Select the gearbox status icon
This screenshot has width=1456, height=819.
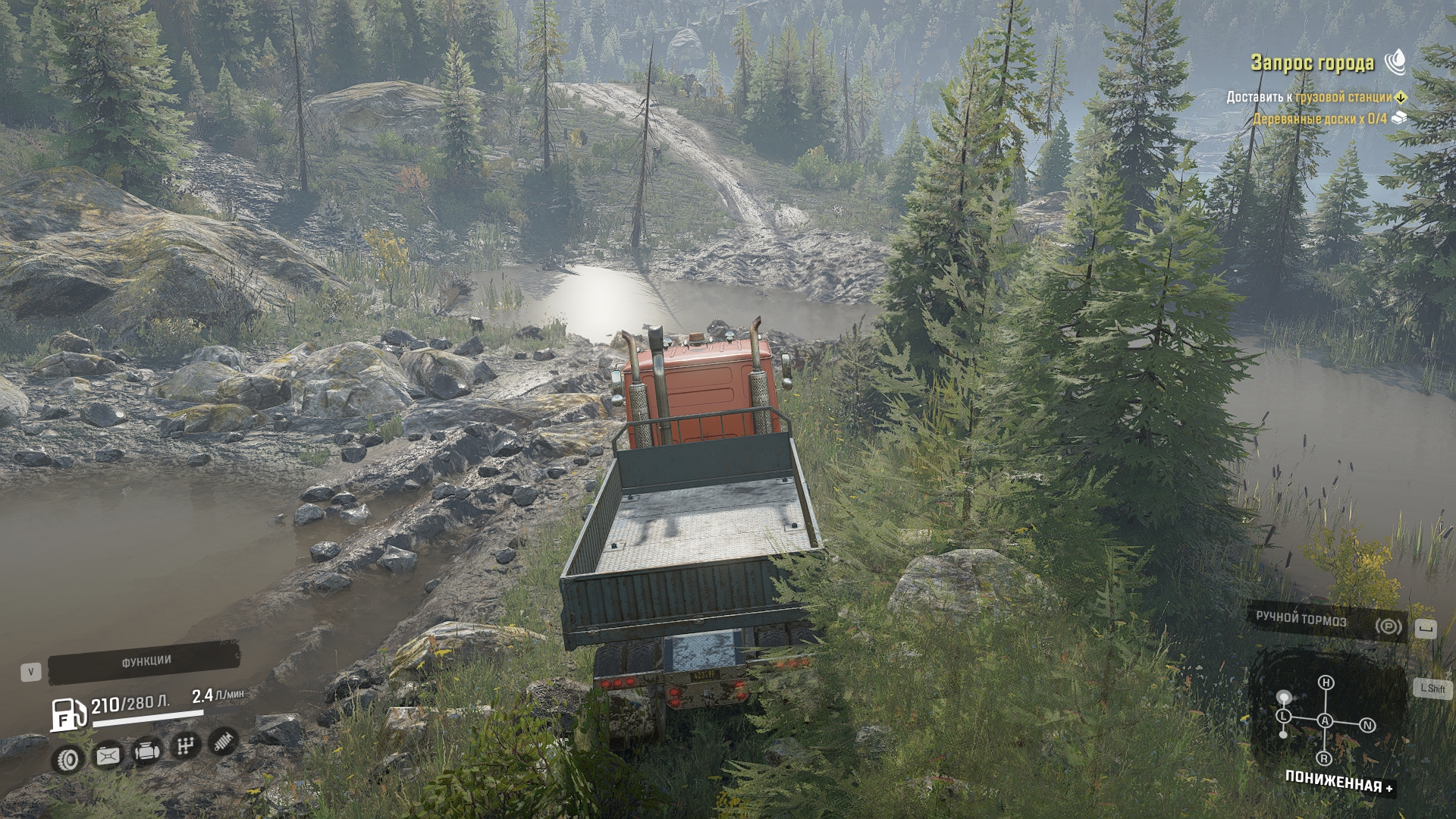tap(184, 746)
